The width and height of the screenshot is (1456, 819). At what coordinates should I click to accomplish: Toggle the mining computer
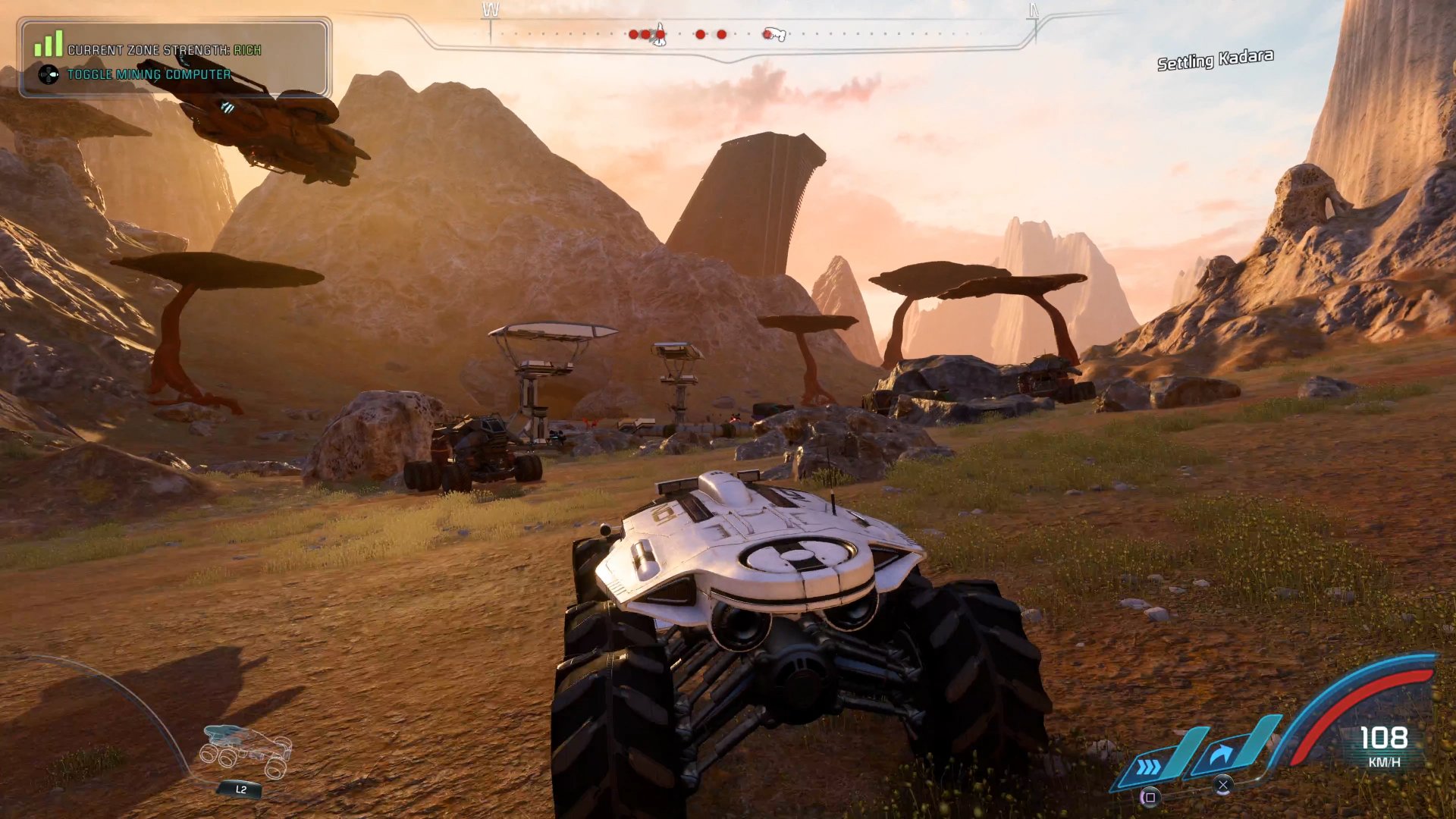[149, 74]
